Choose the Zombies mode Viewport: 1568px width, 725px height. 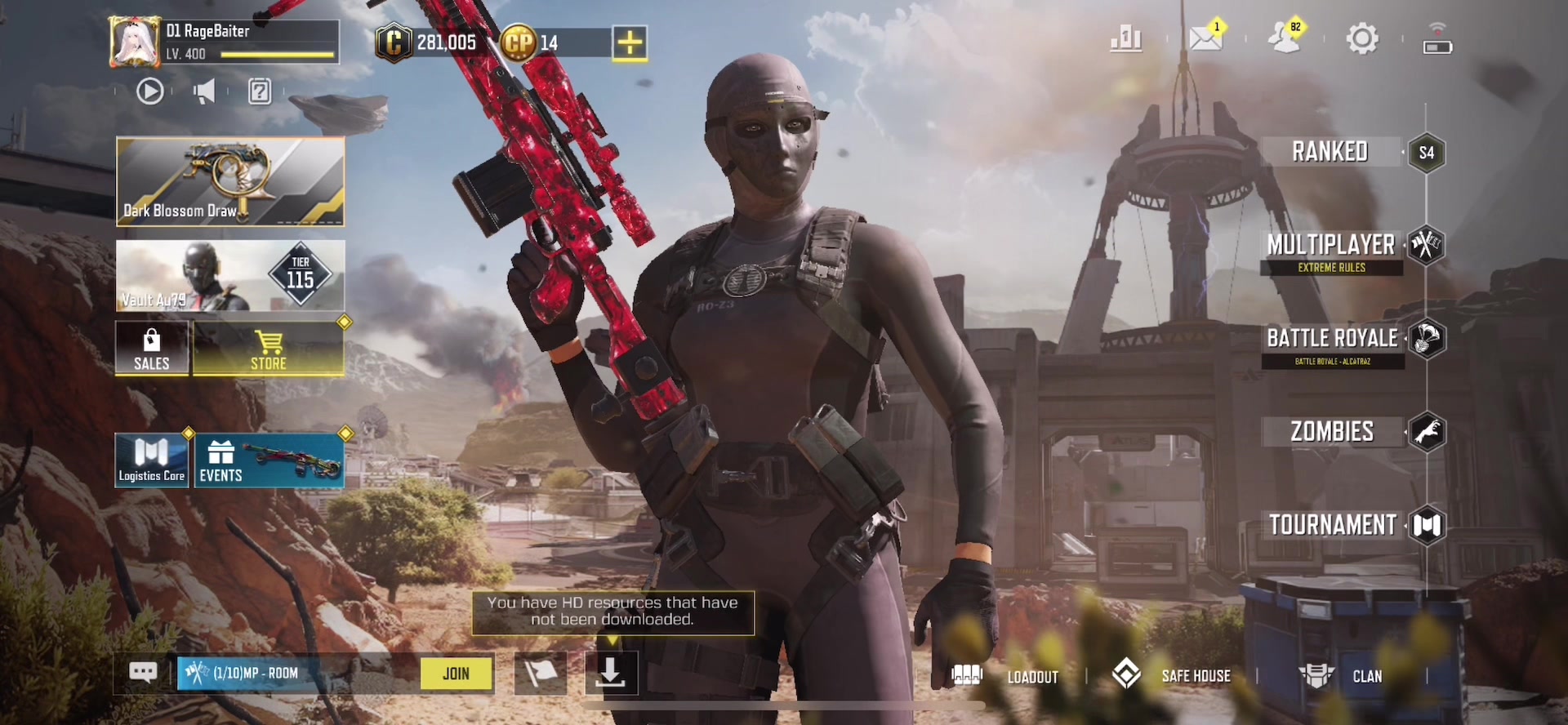pyautogui.click(x=1332, y=432)
